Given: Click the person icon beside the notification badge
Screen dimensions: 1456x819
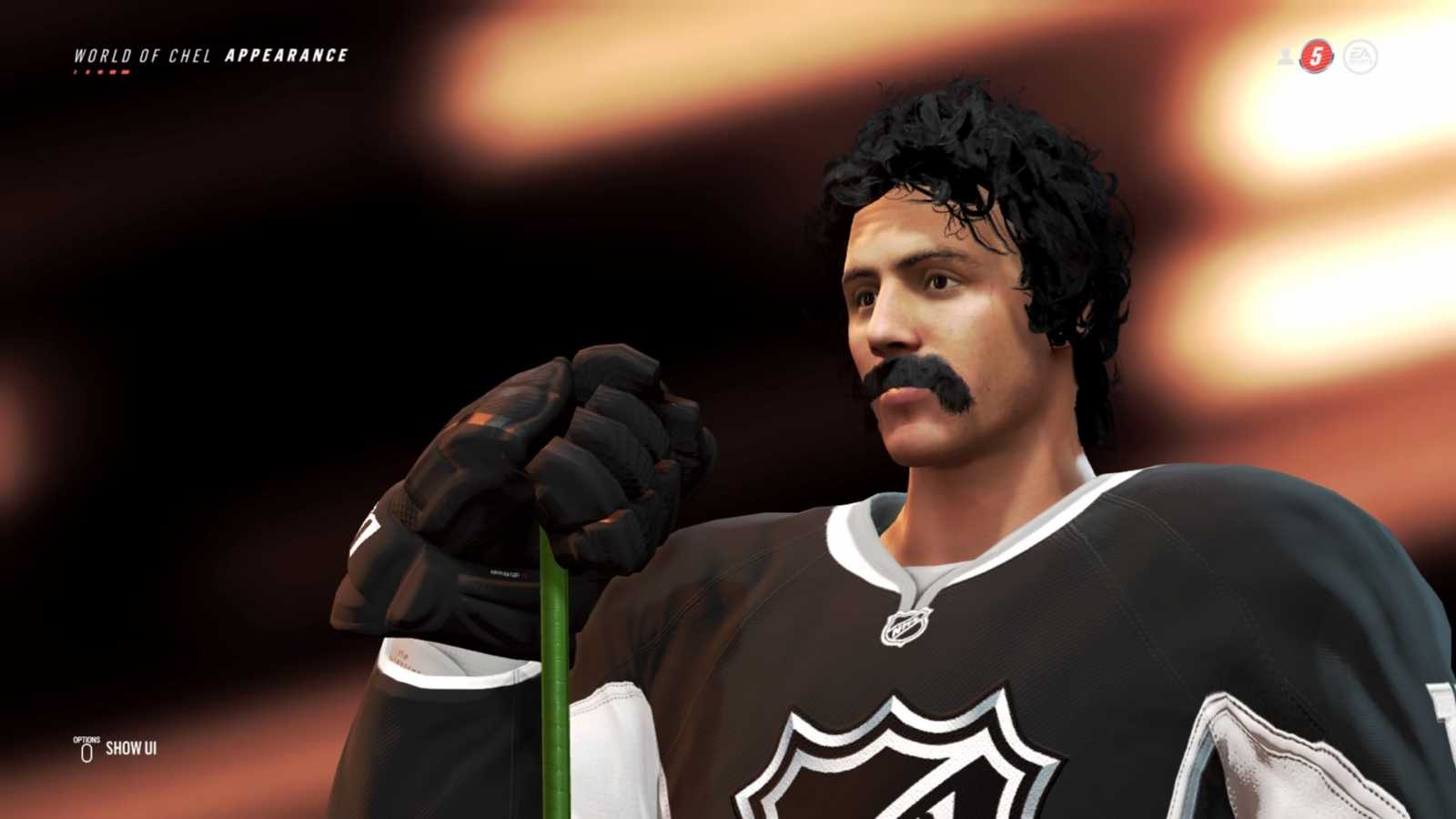Looking at the screenshot, I should (1285, 56).
